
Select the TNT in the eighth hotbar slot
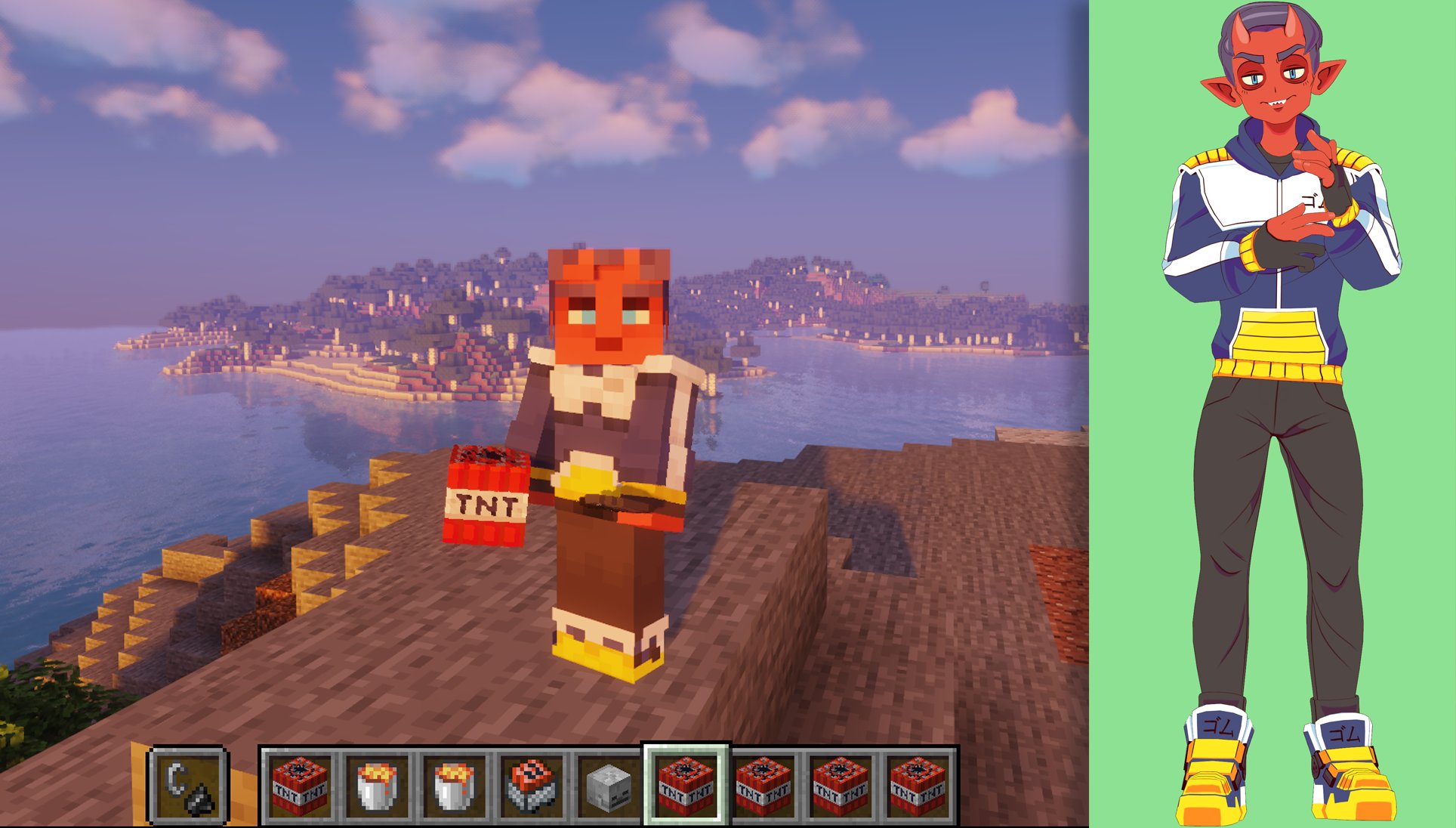(841, 786)
